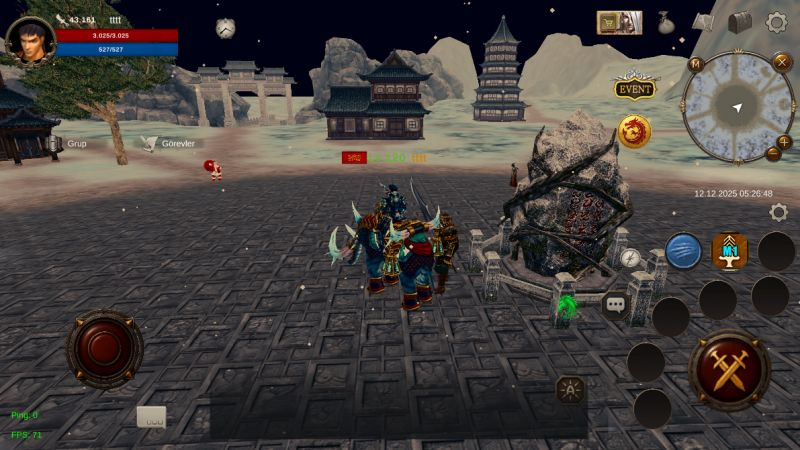Toggle the auto A button

click(570, 389)
